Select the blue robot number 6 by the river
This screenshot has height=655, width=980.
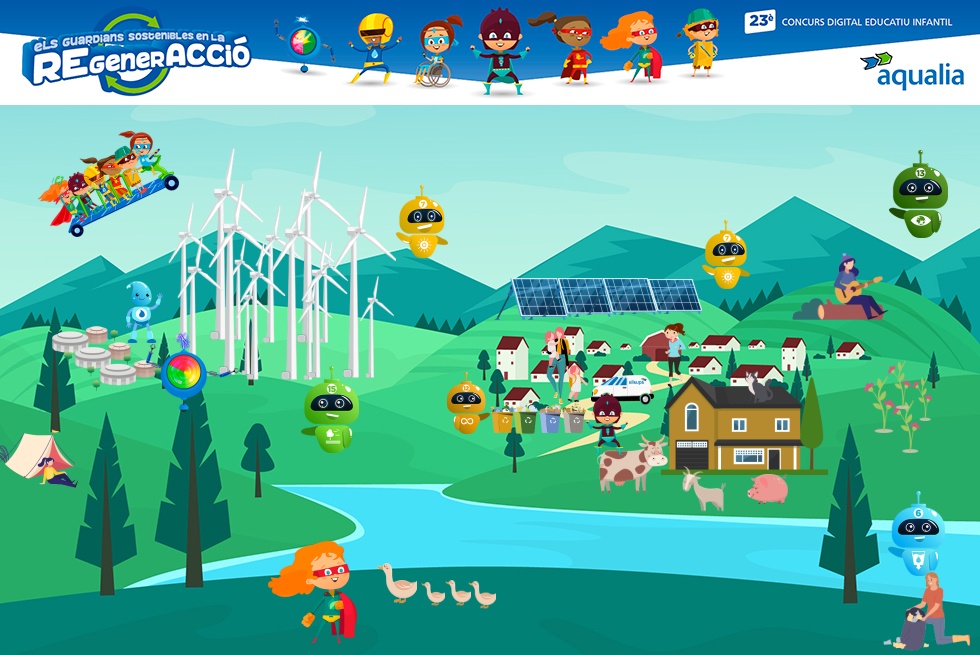917,540
